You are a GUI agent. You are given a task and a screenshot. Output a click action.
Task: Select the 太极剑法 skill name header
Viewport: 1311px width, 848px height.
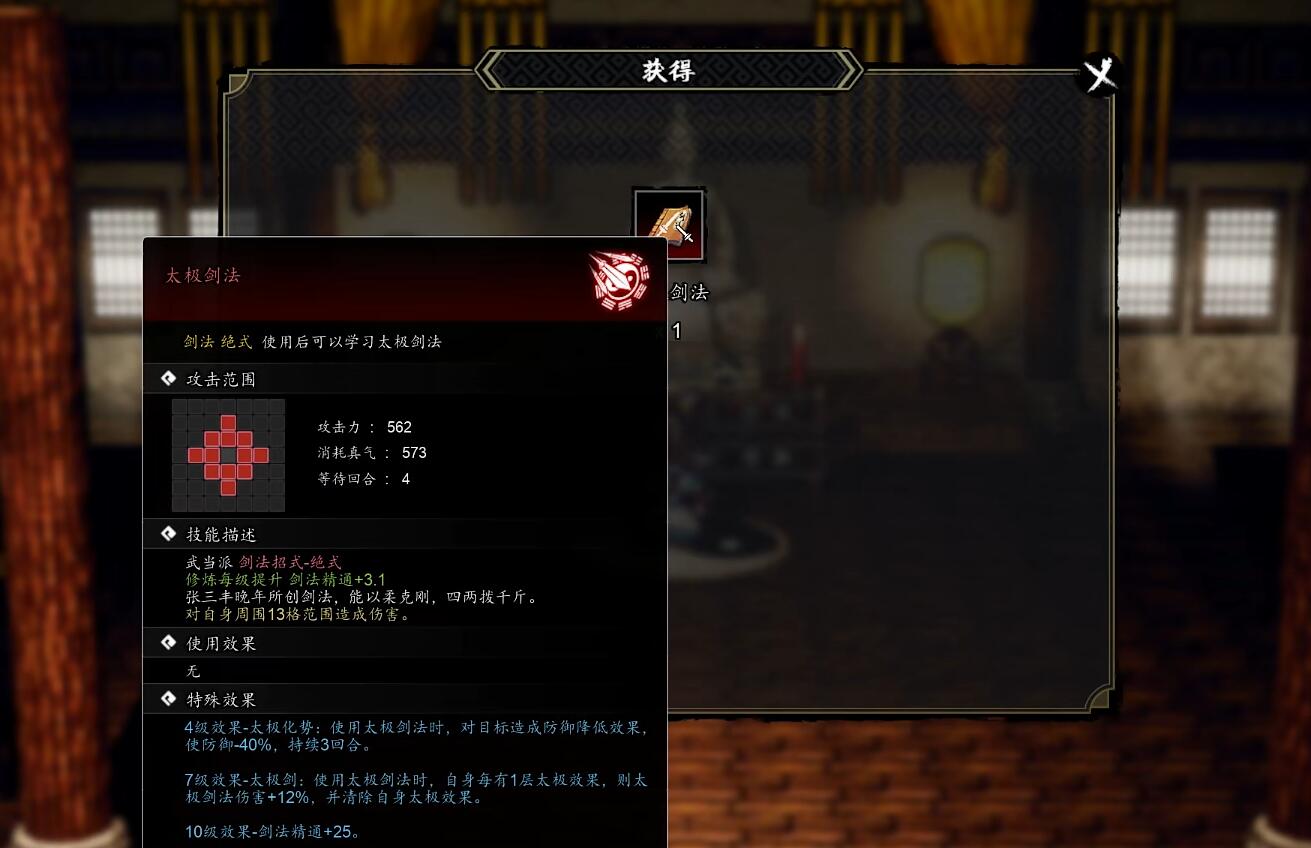[x=202, y=276]
